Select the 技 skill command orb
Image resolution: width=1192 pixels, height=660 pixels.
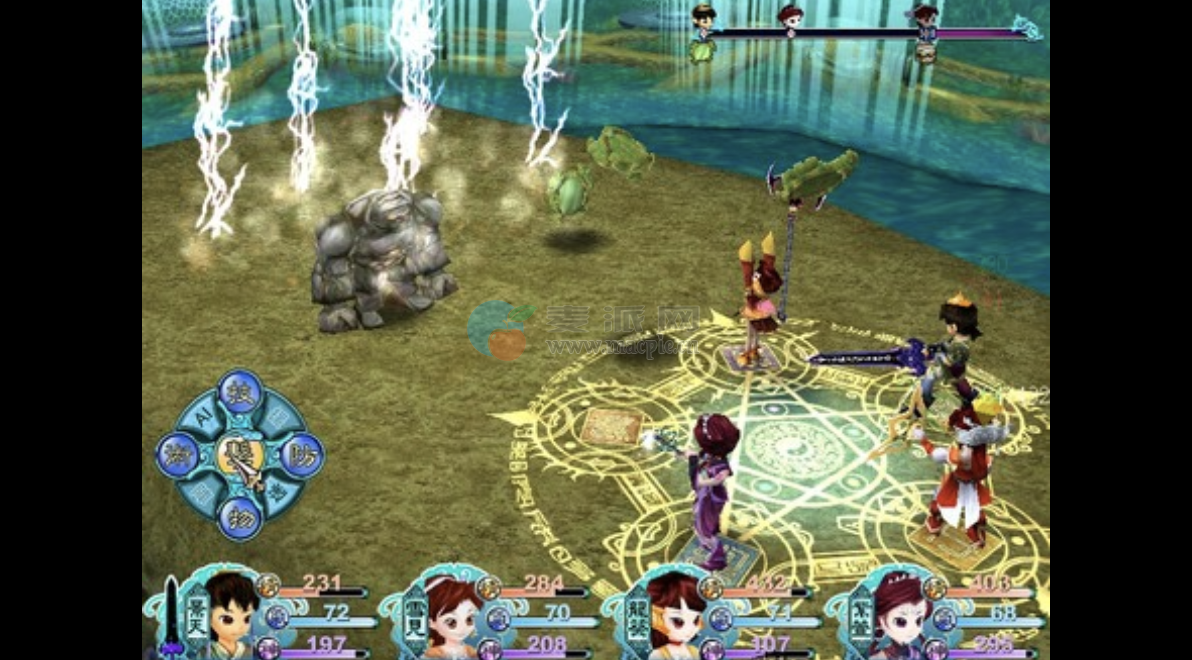pos(240,393)
